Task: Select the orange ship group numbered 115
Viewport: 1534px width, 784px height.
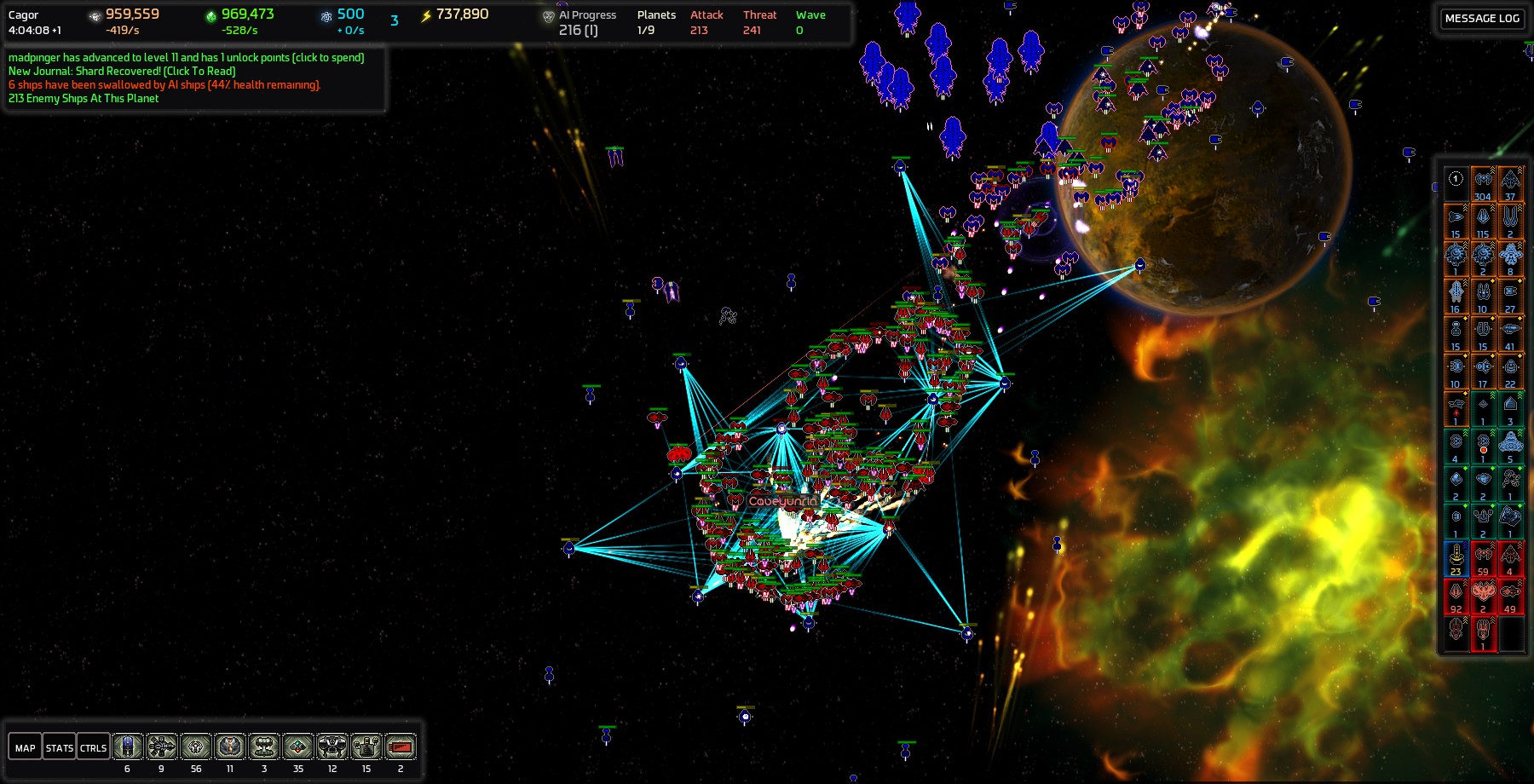Action: (1483, 222)
